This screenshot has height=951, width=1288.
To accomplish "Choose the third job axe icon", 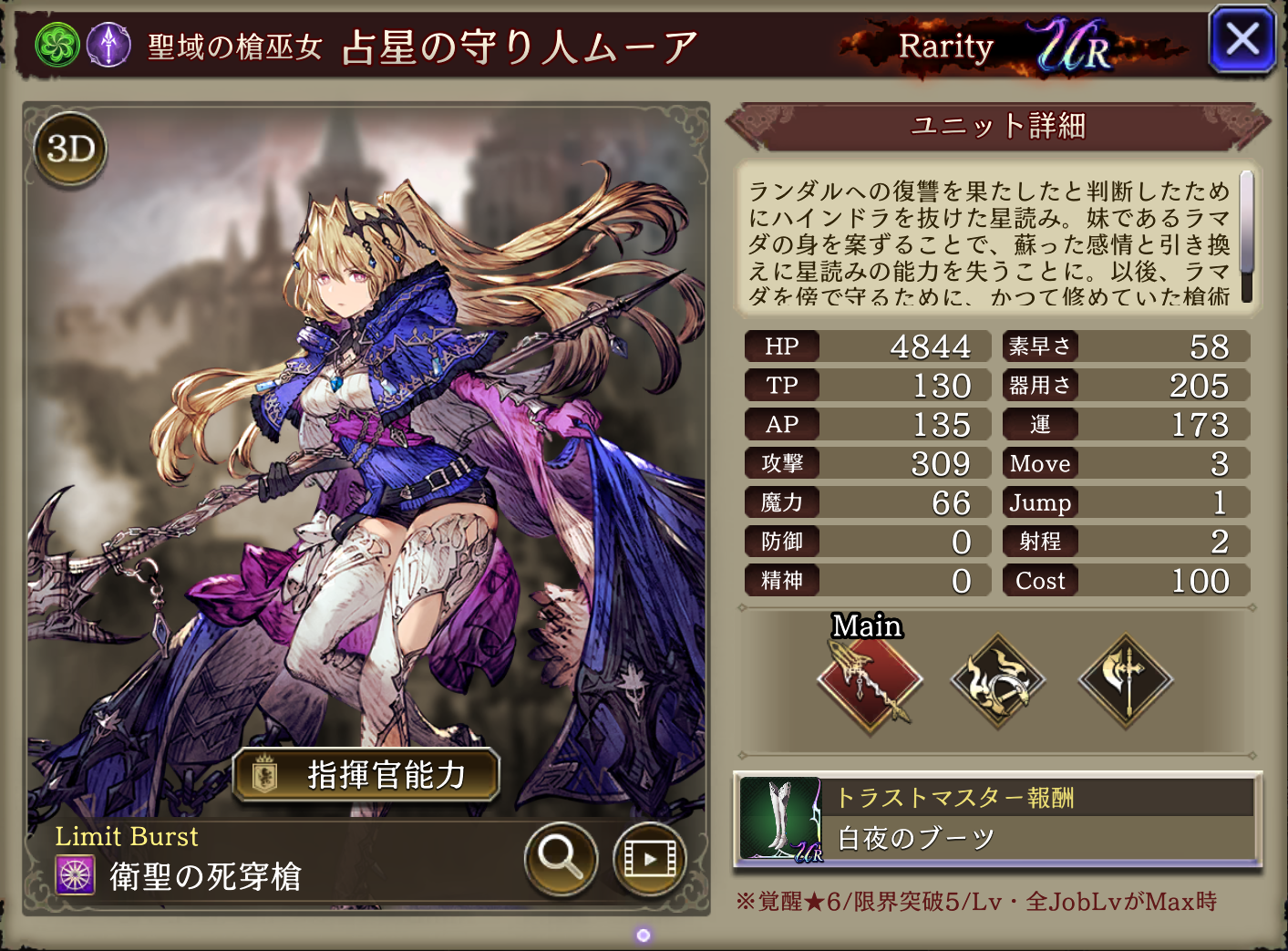I will [1126, 680].
